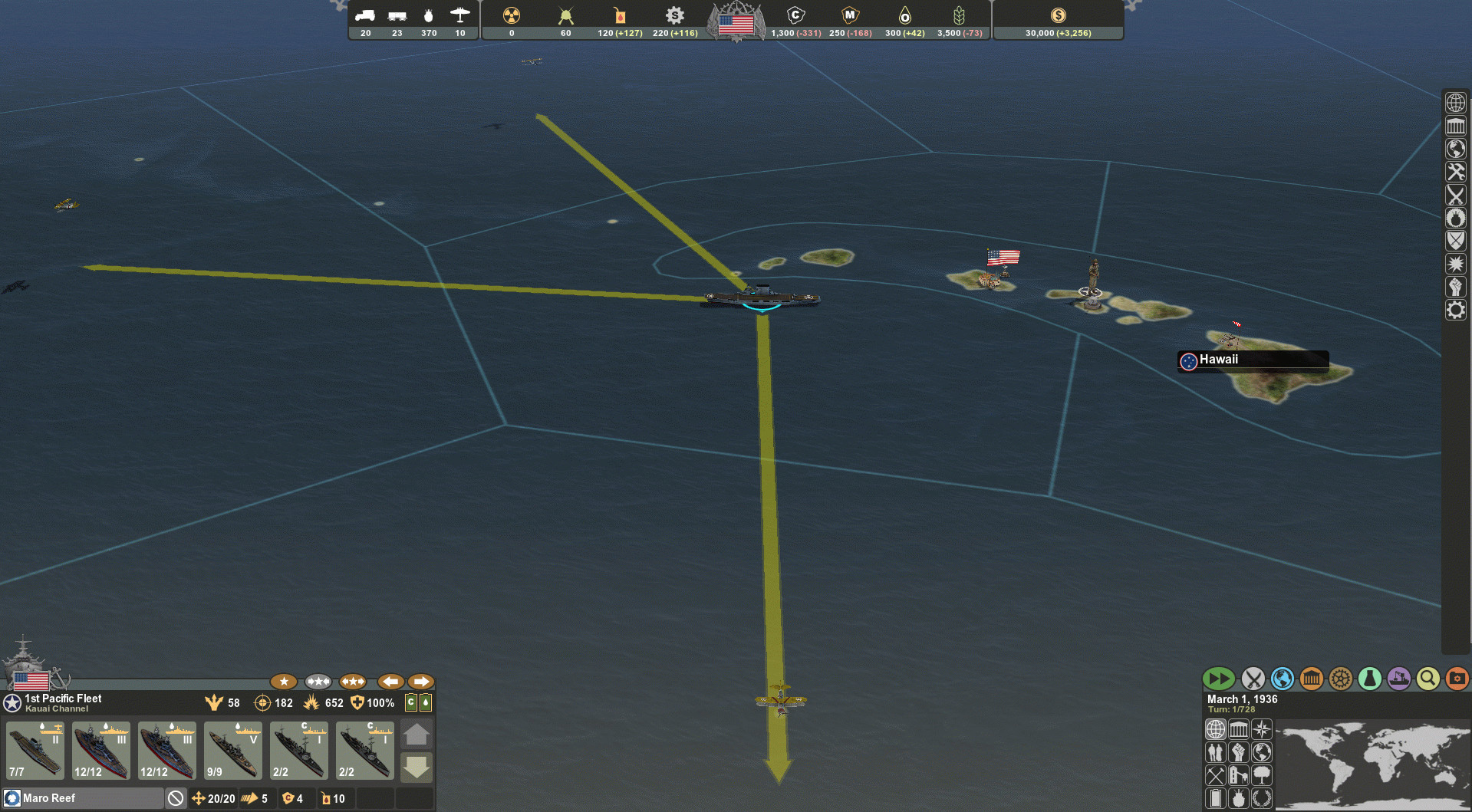Click the single star fleet button

coord(284,681)
